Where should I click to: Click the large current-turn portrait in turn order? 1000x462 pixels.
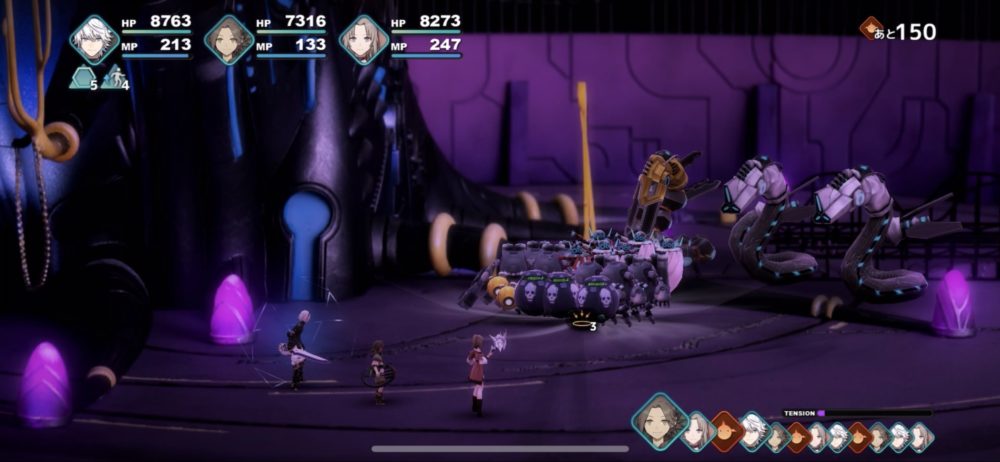click(x=660, y=420)
